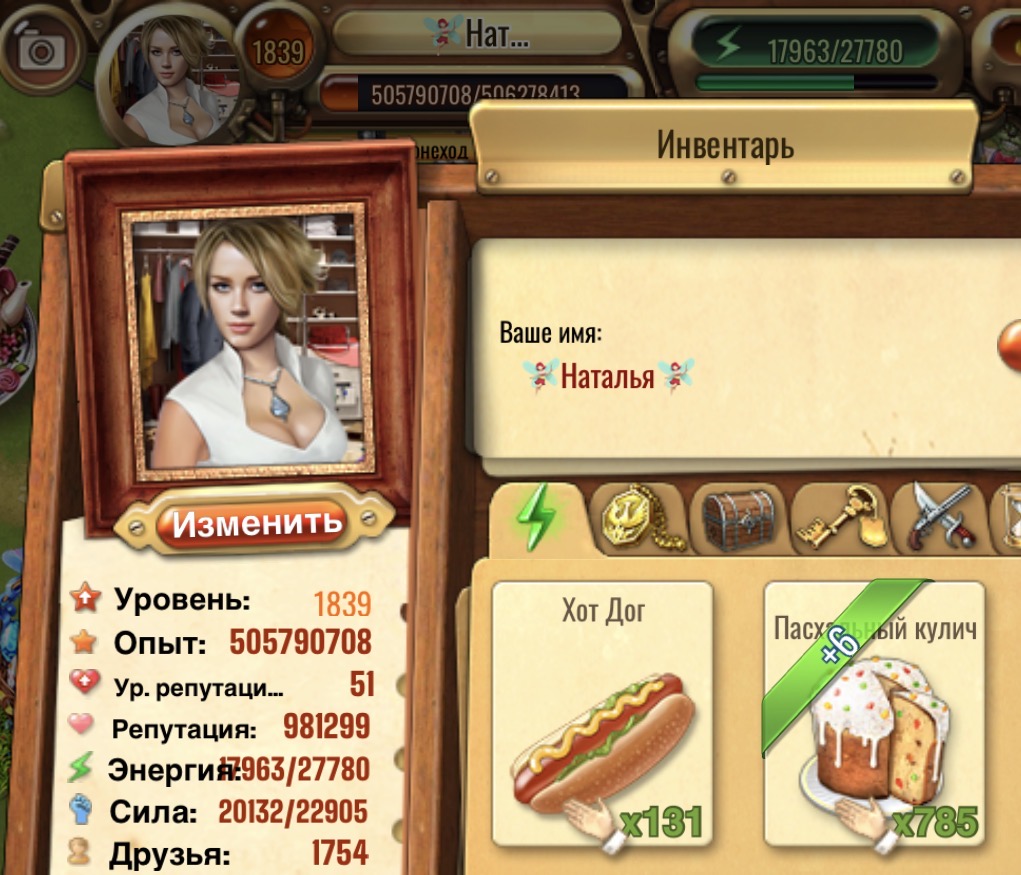Select the Хот Дог inventory item
Image resolution: width=1021 pixels, height=875 pixels.
603,713
